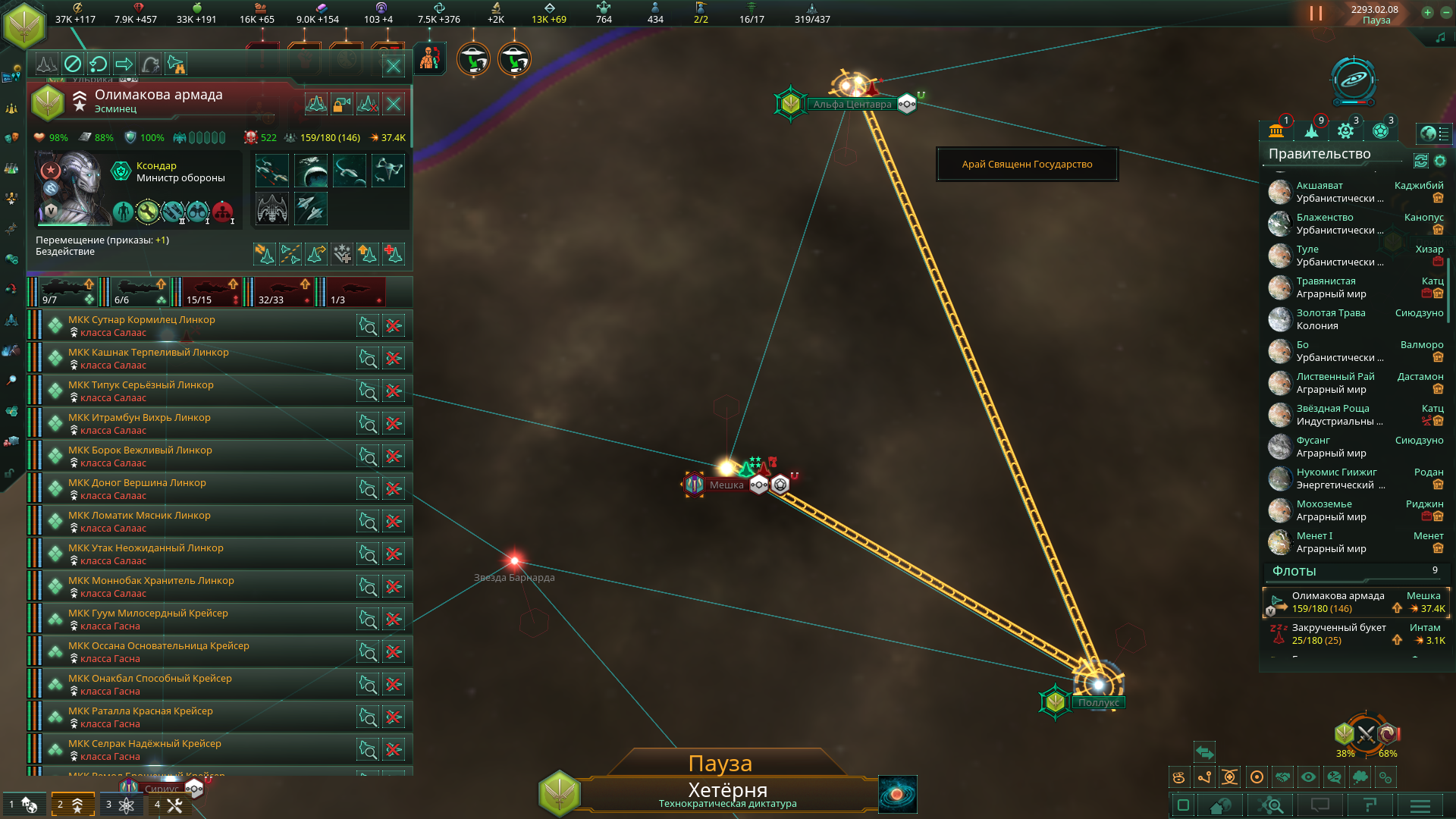1456x819 pixels.
Task: Select the Альфа Центавра system label
Action: click(x=852, y=105)
